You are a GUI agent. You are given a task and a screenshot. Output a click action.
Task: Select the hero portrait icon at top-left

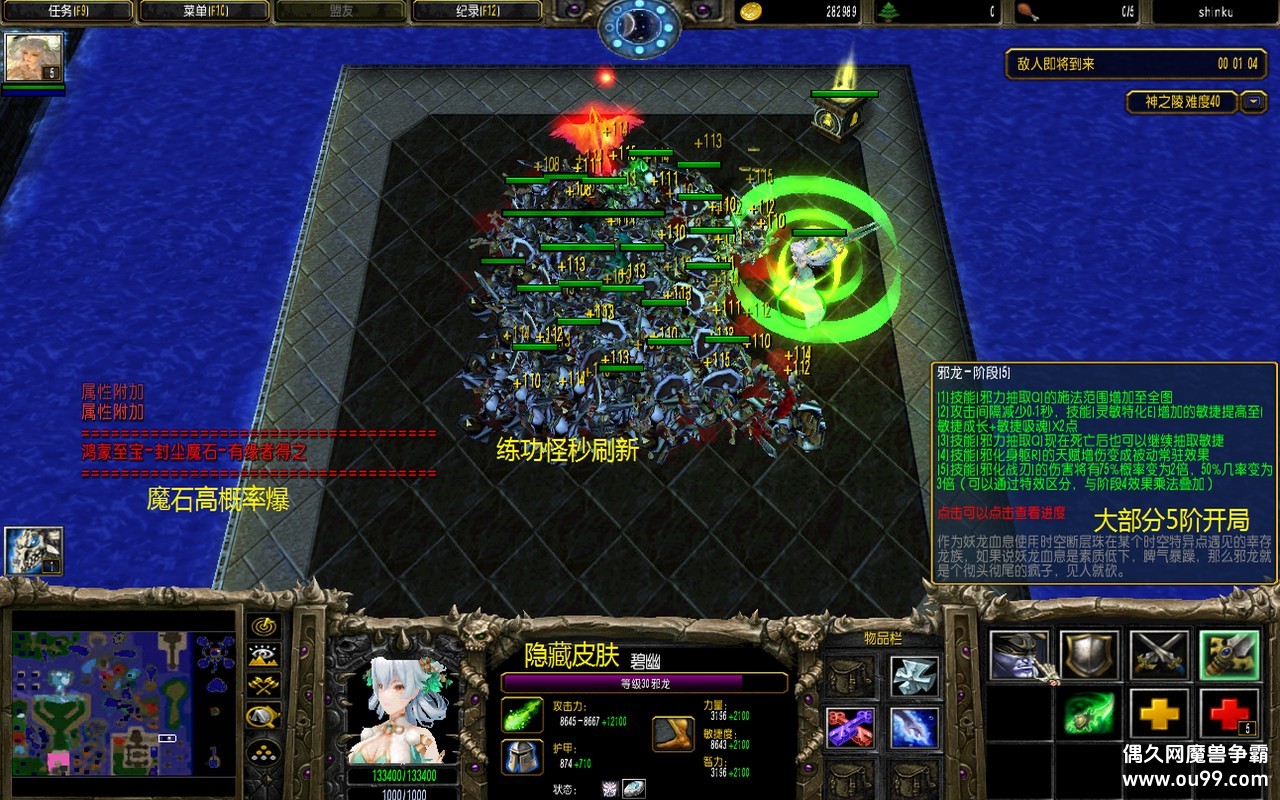click(34, 57)
